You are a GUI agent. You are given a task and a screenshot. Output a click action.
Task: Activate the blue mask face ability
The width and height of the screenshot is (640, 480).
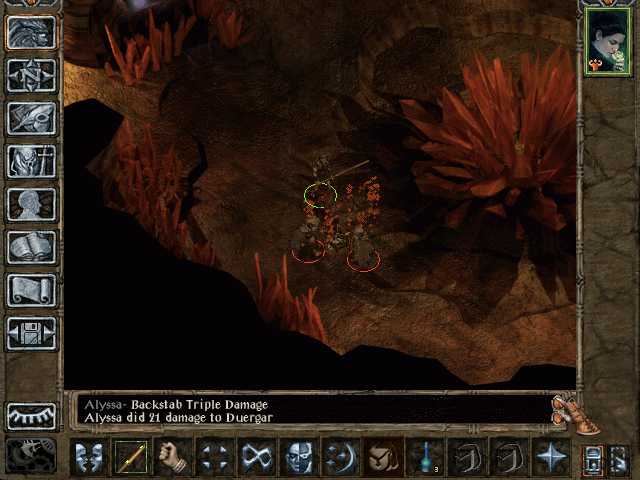(x=299, y=458)
